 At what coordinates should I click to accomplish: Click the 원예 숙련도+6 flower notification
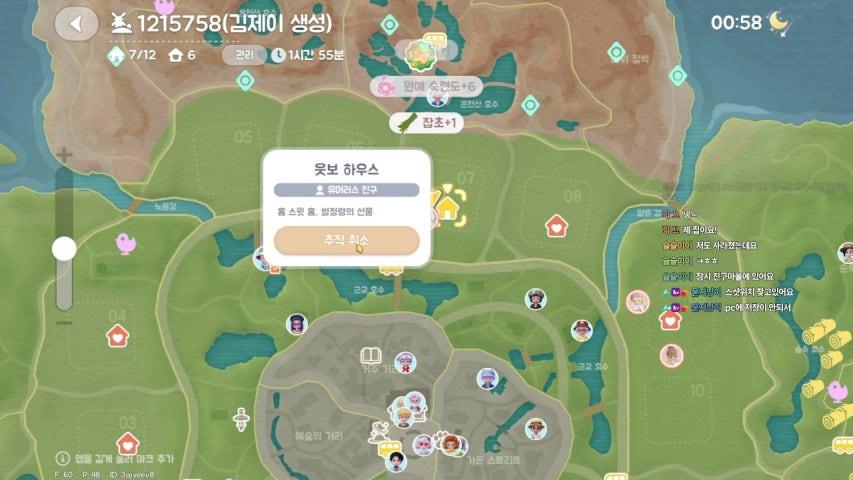(426, 88)
